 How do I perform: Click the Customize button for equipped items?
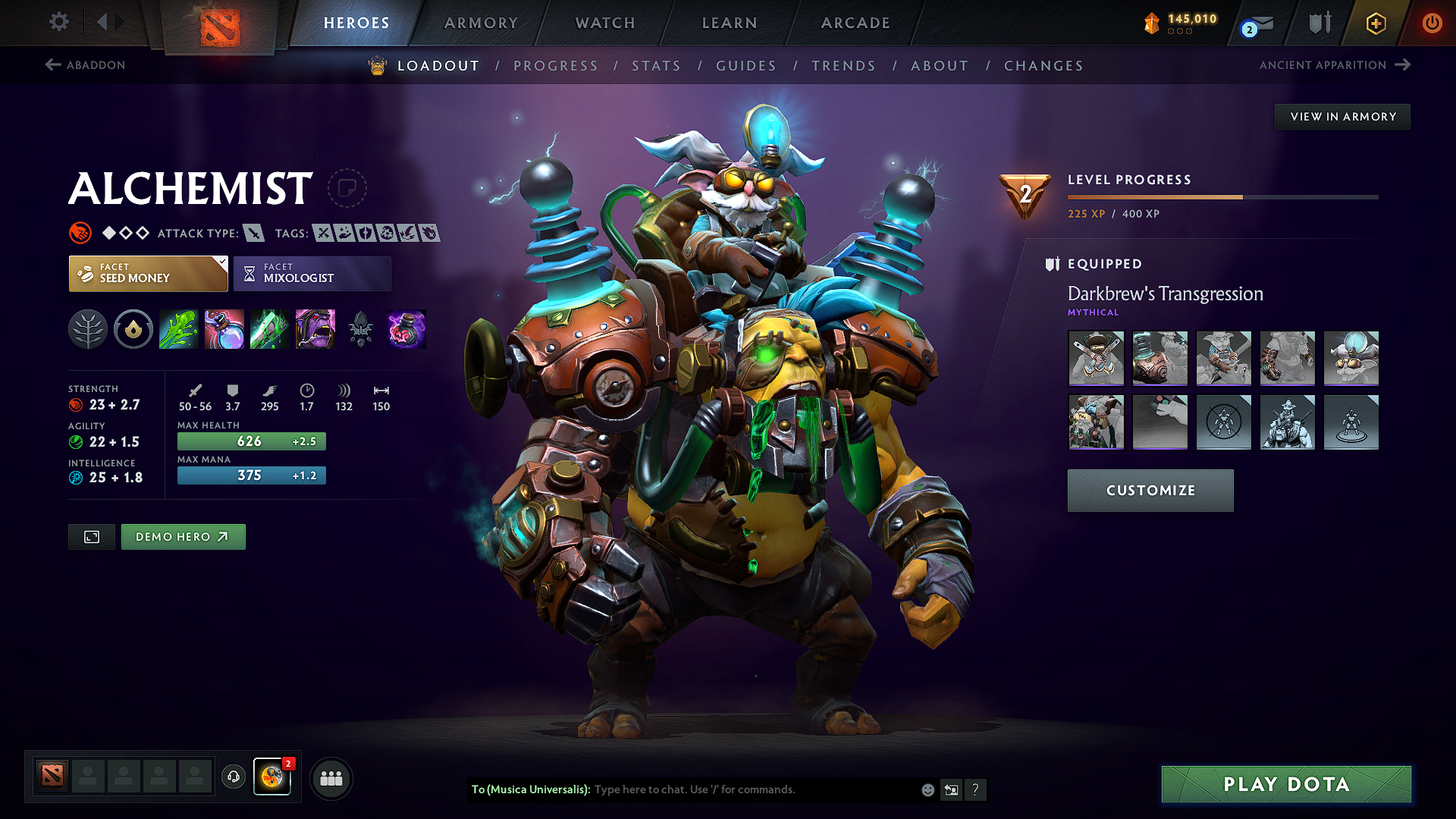pyautogui.click(x=1150, y=490)
